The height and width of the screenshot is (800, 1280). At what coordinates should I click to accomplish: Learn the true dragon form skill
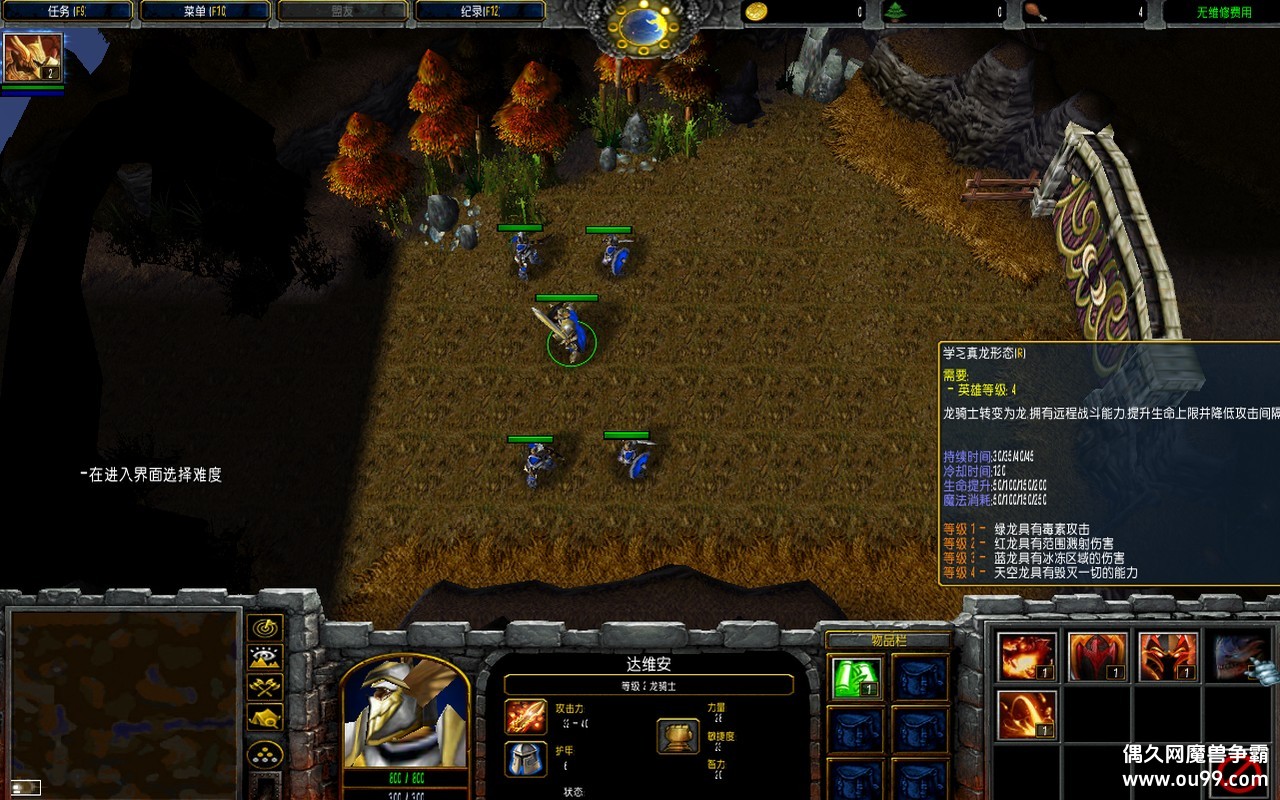pyautogui.click(x=1238, y=657)
